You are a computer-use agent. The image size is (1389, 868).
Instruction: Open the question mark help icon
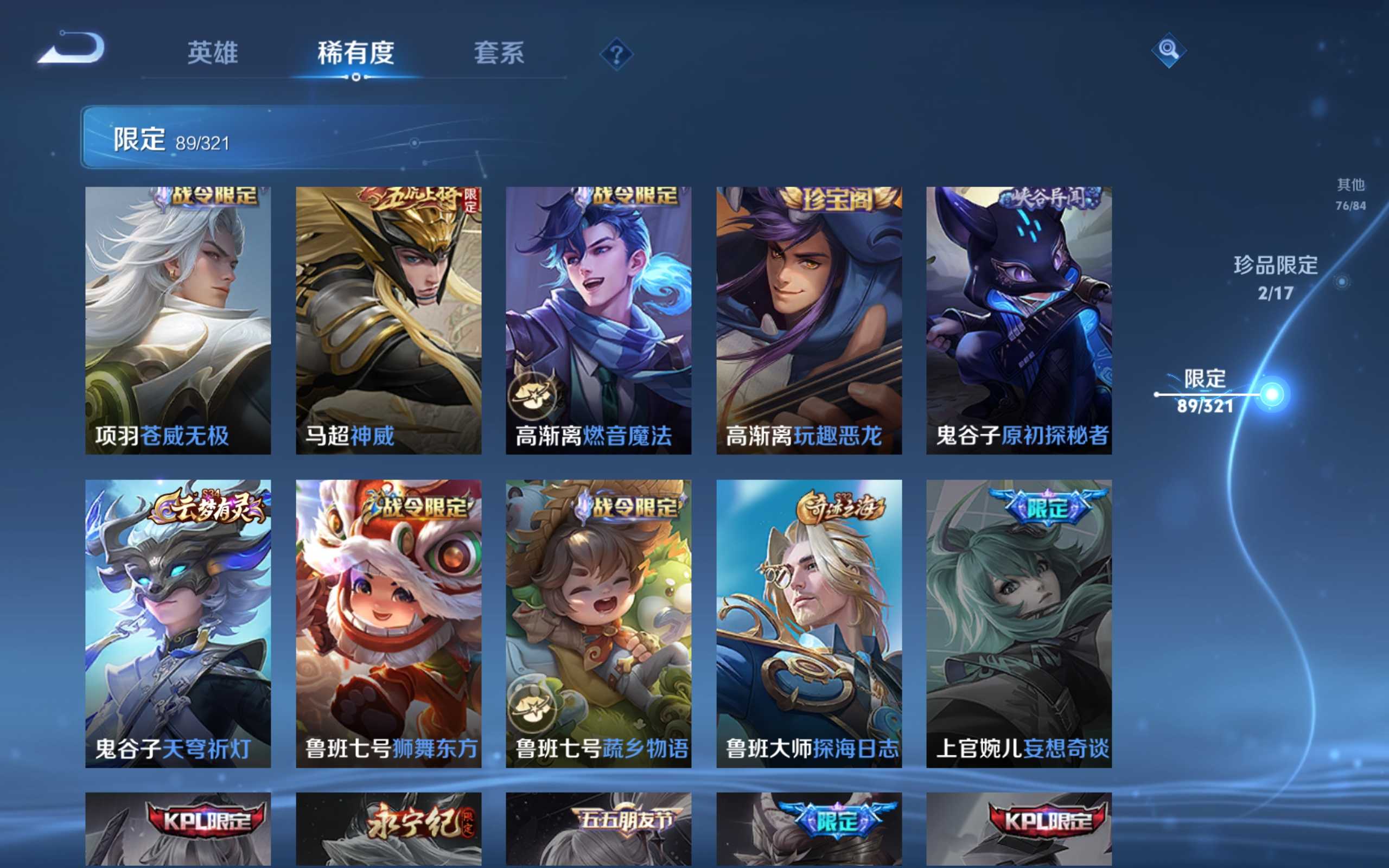[616, 55]
